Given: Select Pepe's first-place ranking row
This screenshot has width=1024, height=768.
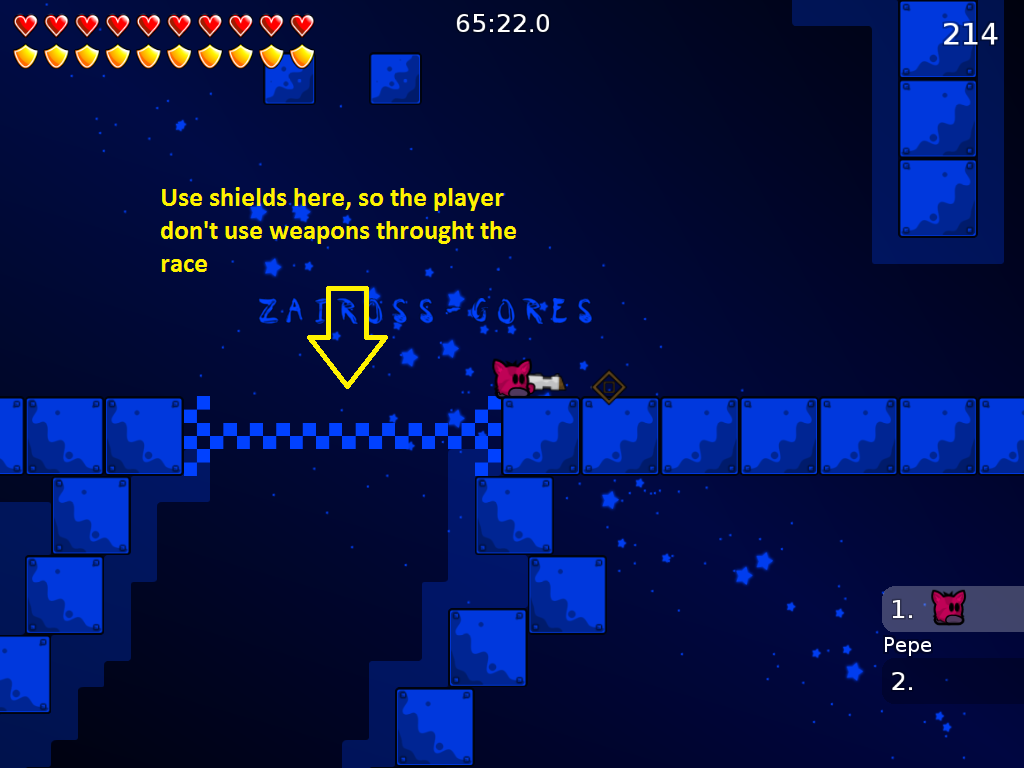Looking at the screenshot, I should (x=950, y=609).
